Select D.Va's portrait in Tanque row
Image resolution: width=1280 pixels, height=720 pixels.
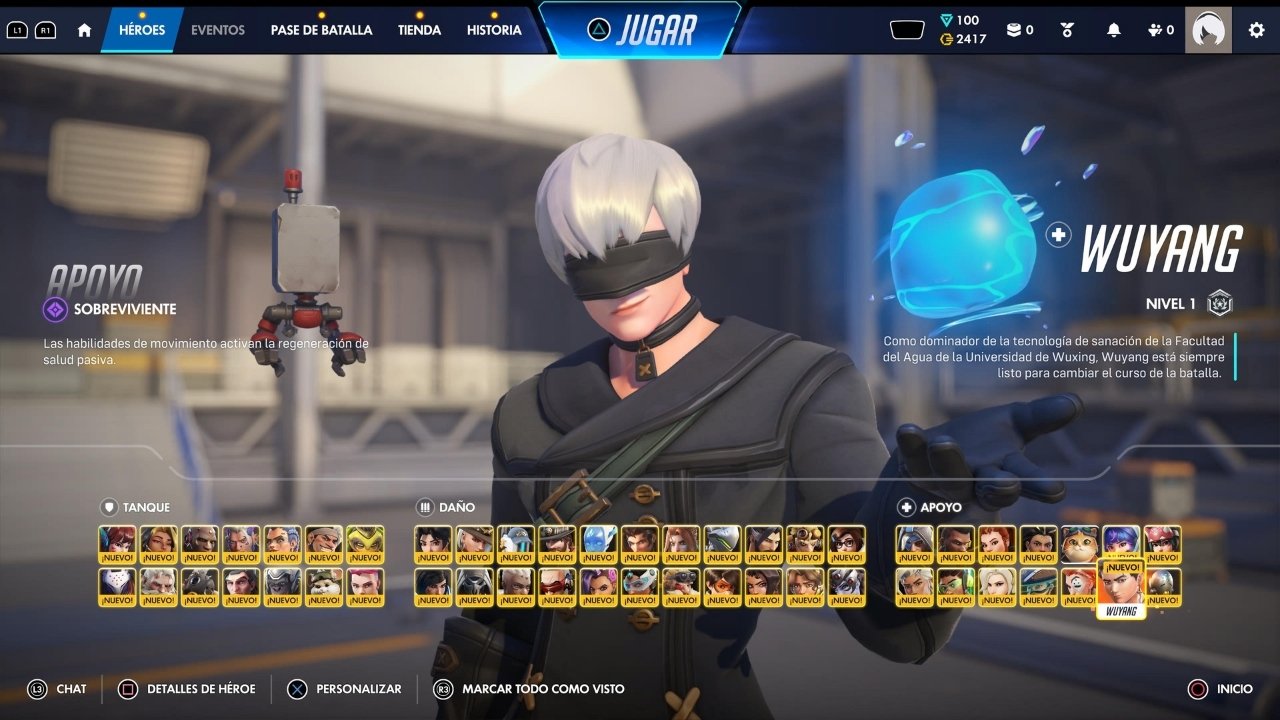click(x=117, y=545)
